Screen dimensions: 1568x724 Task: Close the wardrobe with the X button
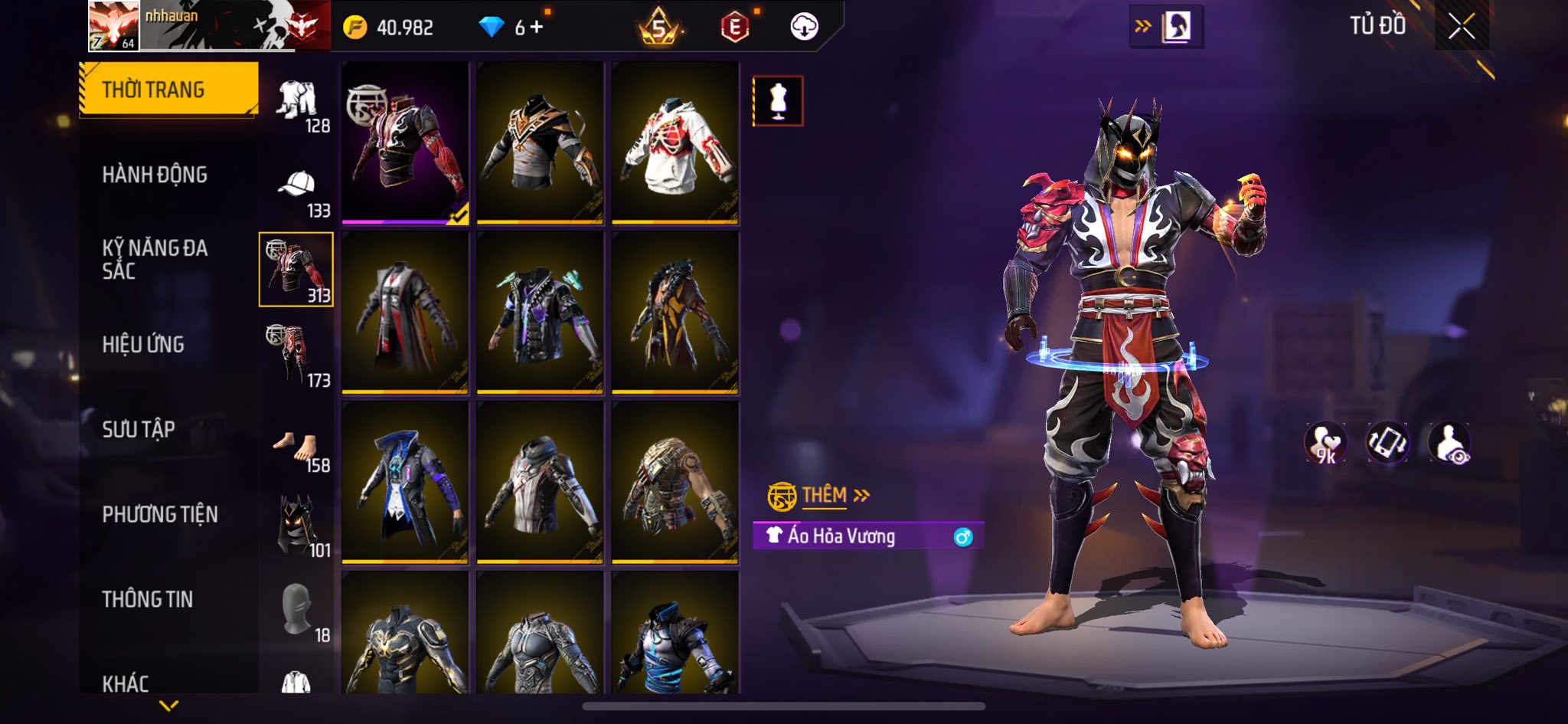tap(1461, 27)
